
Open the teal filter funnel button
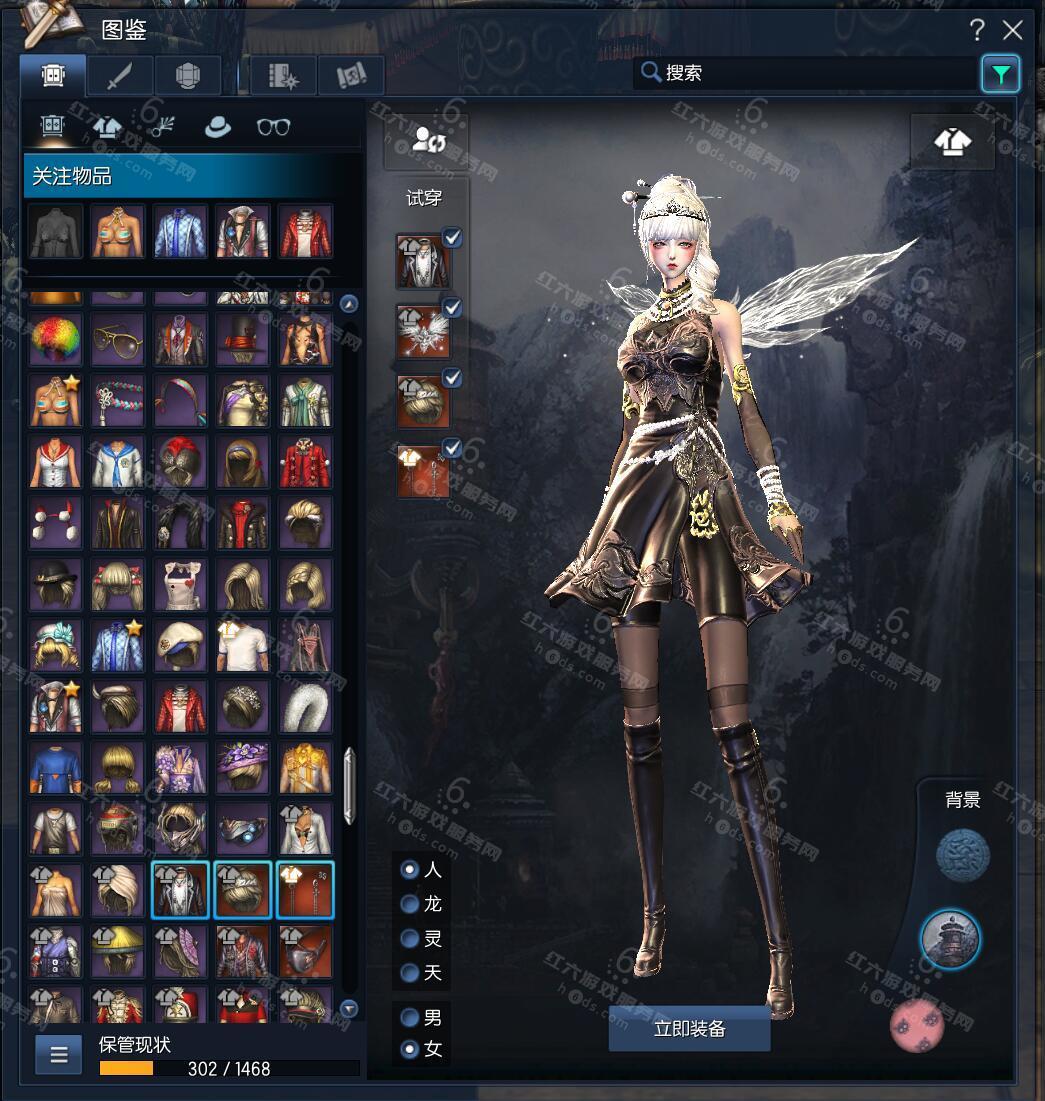(1000, 73)
